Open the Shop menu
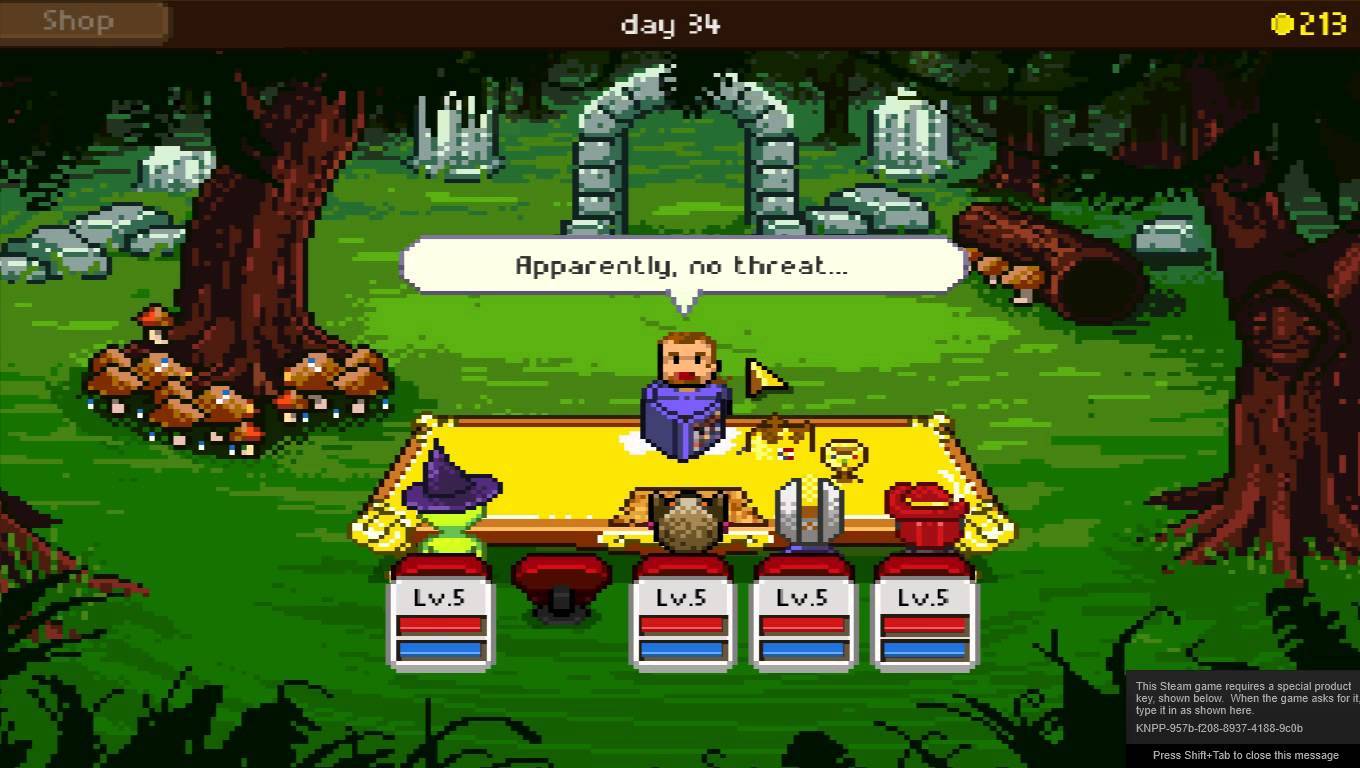Image resolution: width=1360 pixels, height=768 pixels. (80, 22)
